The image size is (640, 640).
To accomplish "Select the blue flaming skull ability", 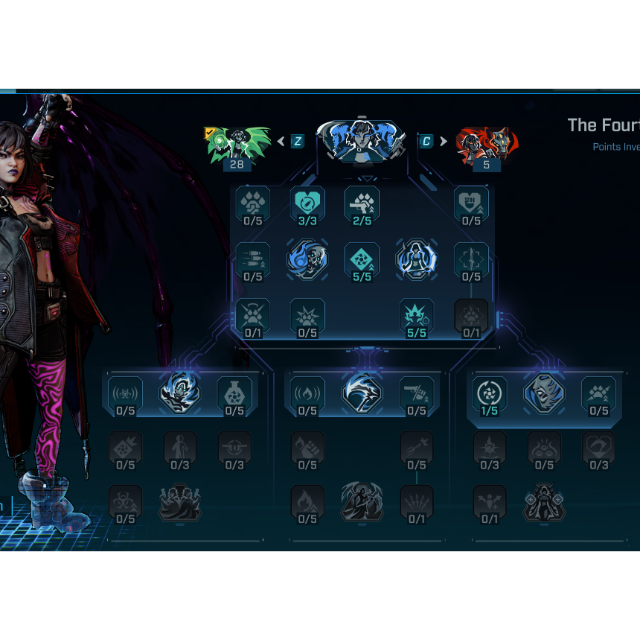I will (x=307, y=259).
